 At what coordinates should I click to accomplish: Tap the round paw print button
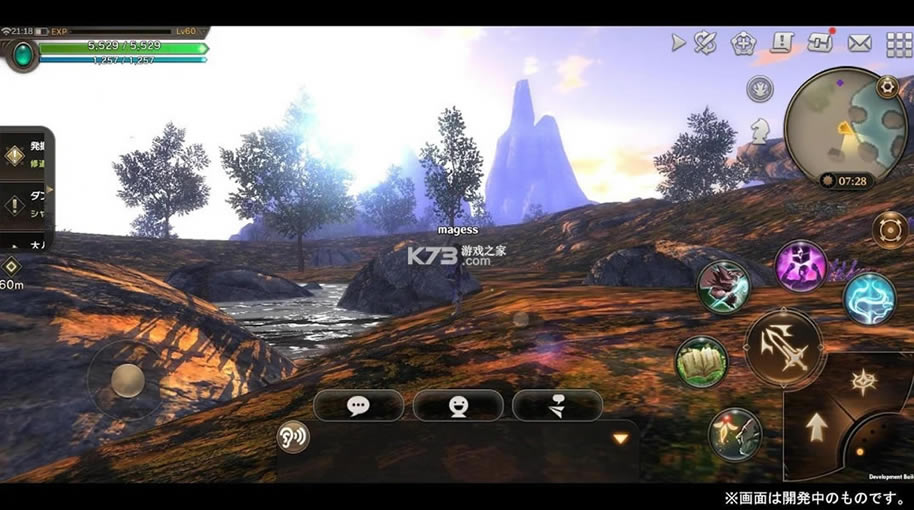[x=760, y=89]
